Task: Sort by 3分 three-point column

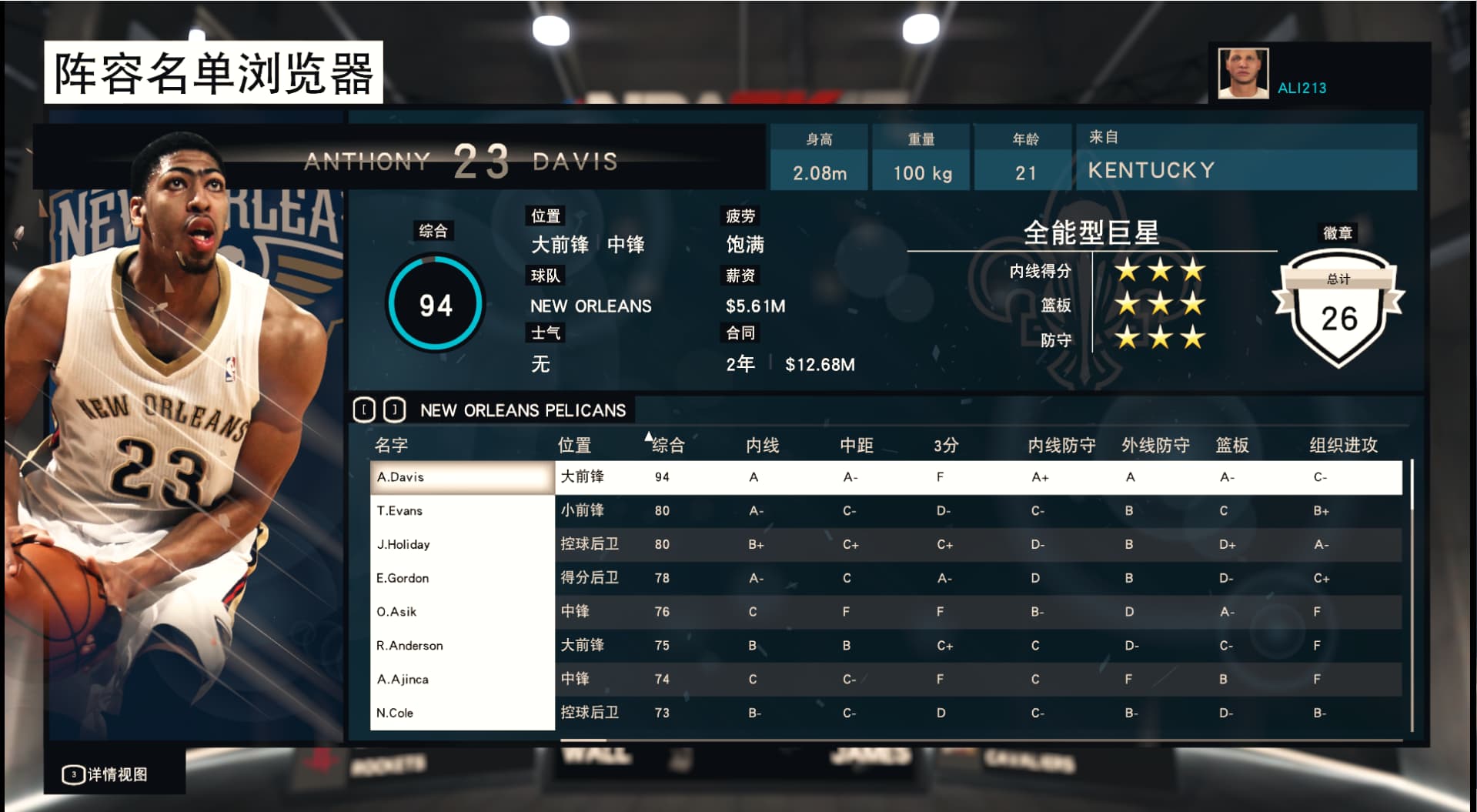Action: [x=946, y=445]
